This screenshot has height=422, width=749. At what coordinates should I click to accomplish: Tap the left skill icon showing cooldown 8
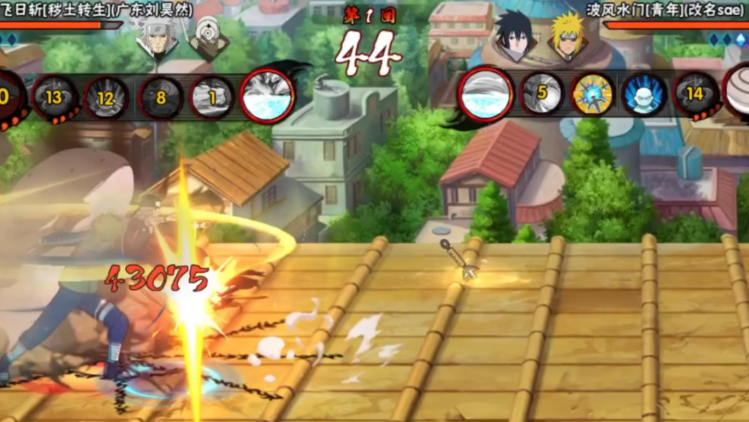[x=160, y=97]
